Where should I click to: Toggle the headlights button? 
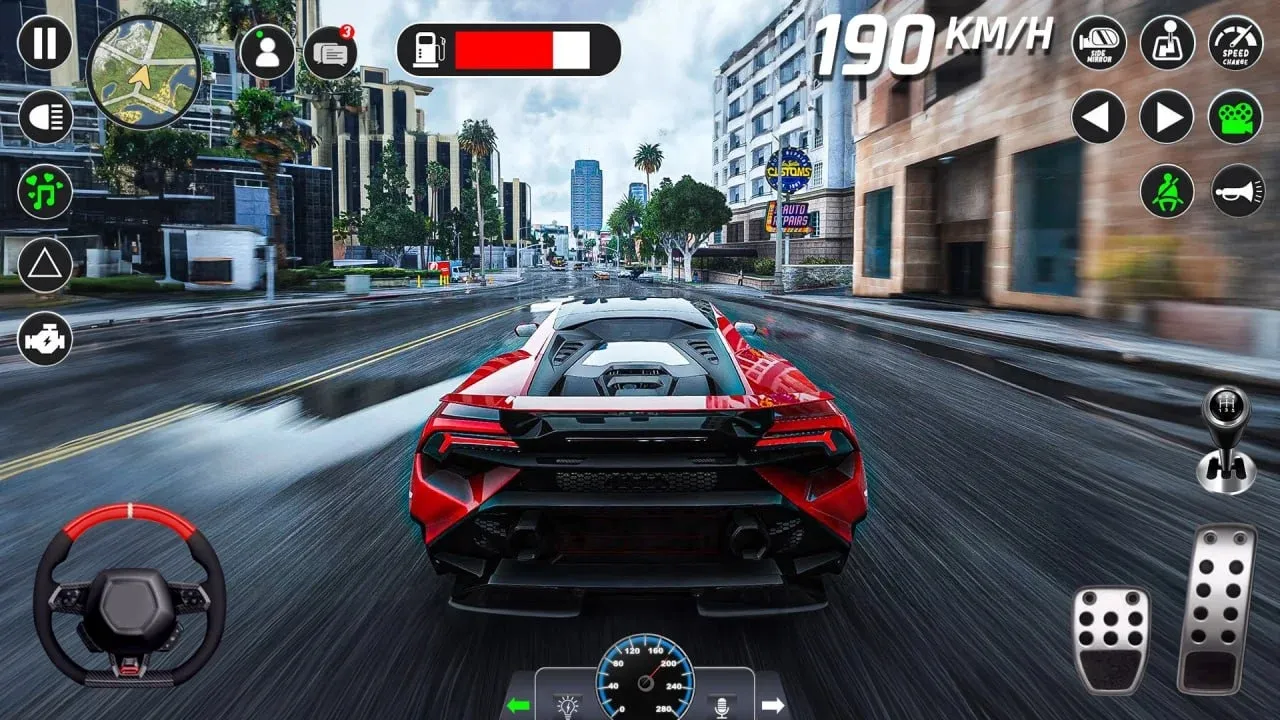coord(45,117)
